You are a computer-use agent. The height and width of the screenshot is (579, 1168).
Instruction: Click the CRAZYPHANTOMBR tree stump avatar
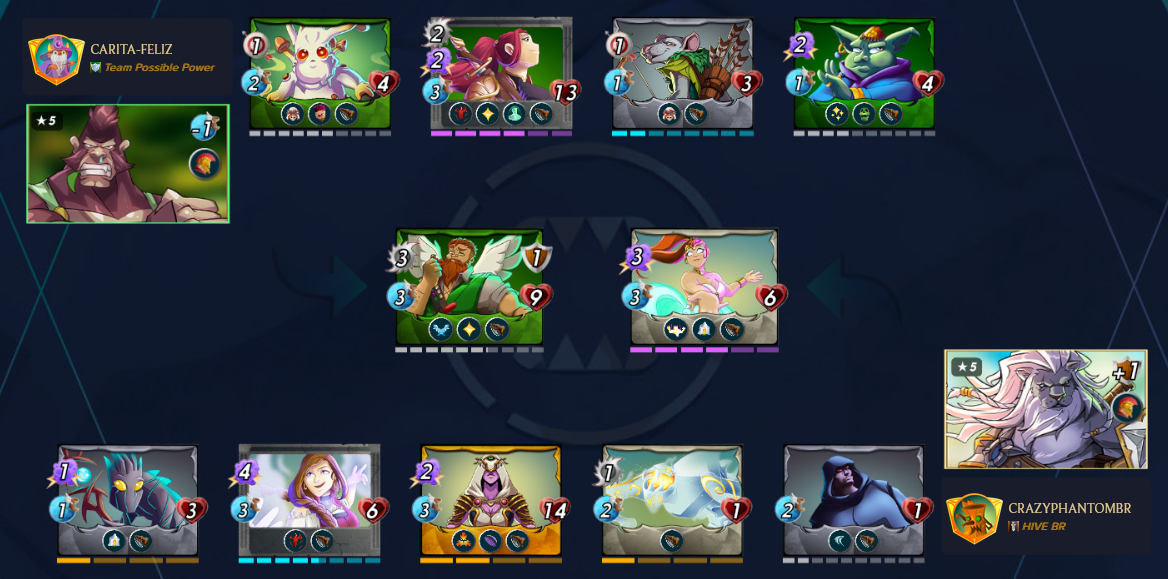coord(974,517)
